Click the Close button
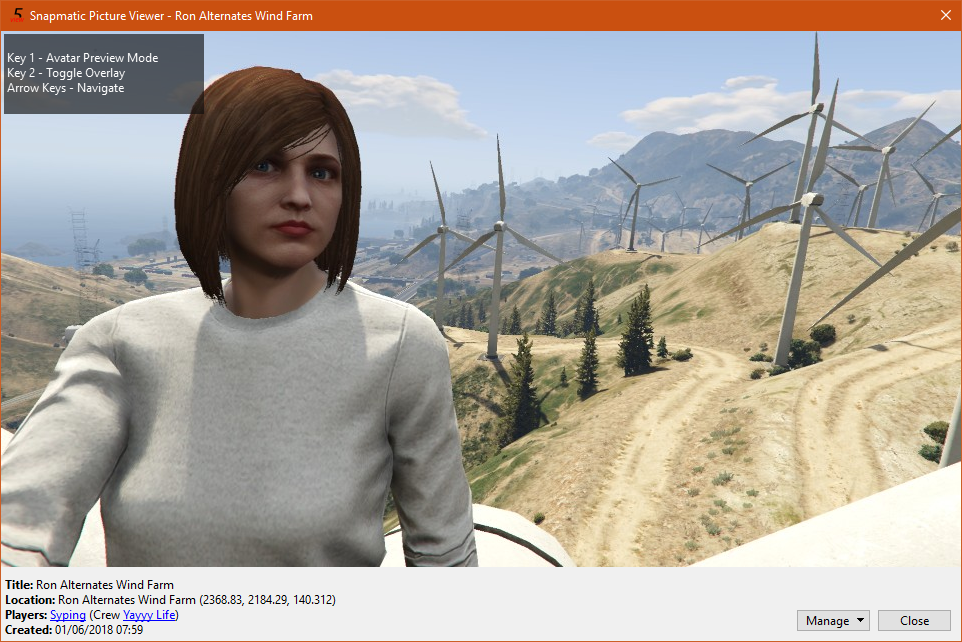962x642 pixels. (x=914, y=621)
